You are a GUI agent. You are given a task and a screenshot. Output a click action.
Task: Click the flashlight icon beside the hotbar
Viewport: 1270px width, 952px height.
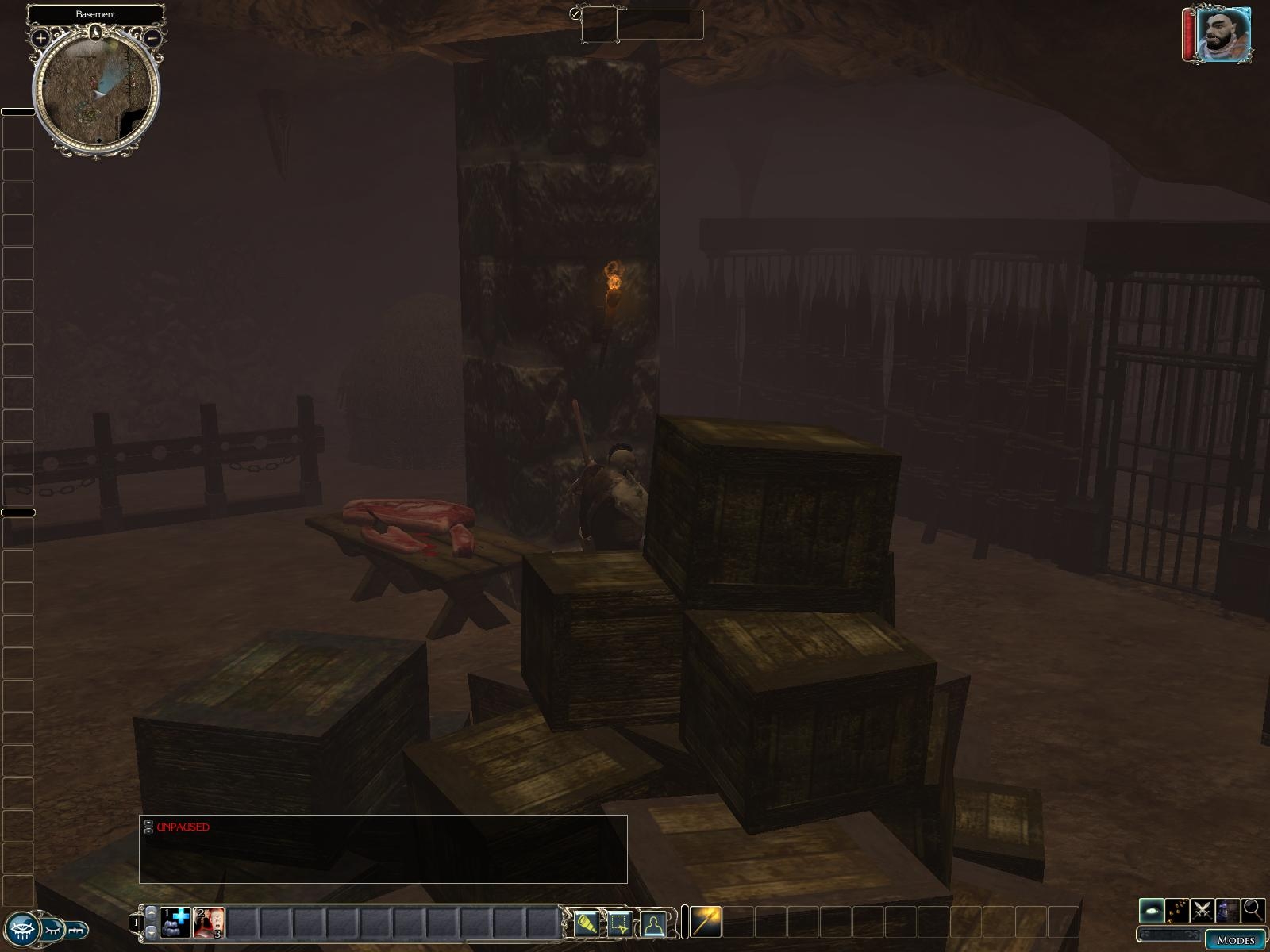[x=587, y=923]
